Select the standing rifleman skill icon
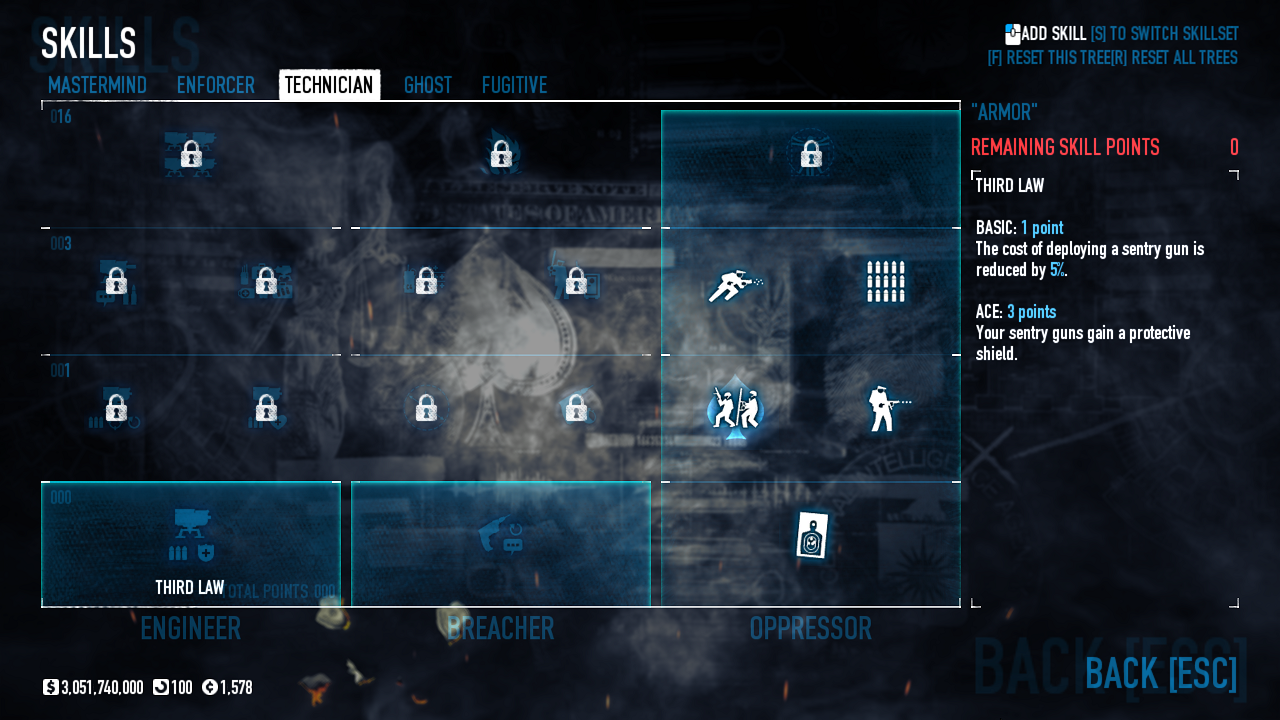This screenshot has height=720, width=1280. point(885,408)
